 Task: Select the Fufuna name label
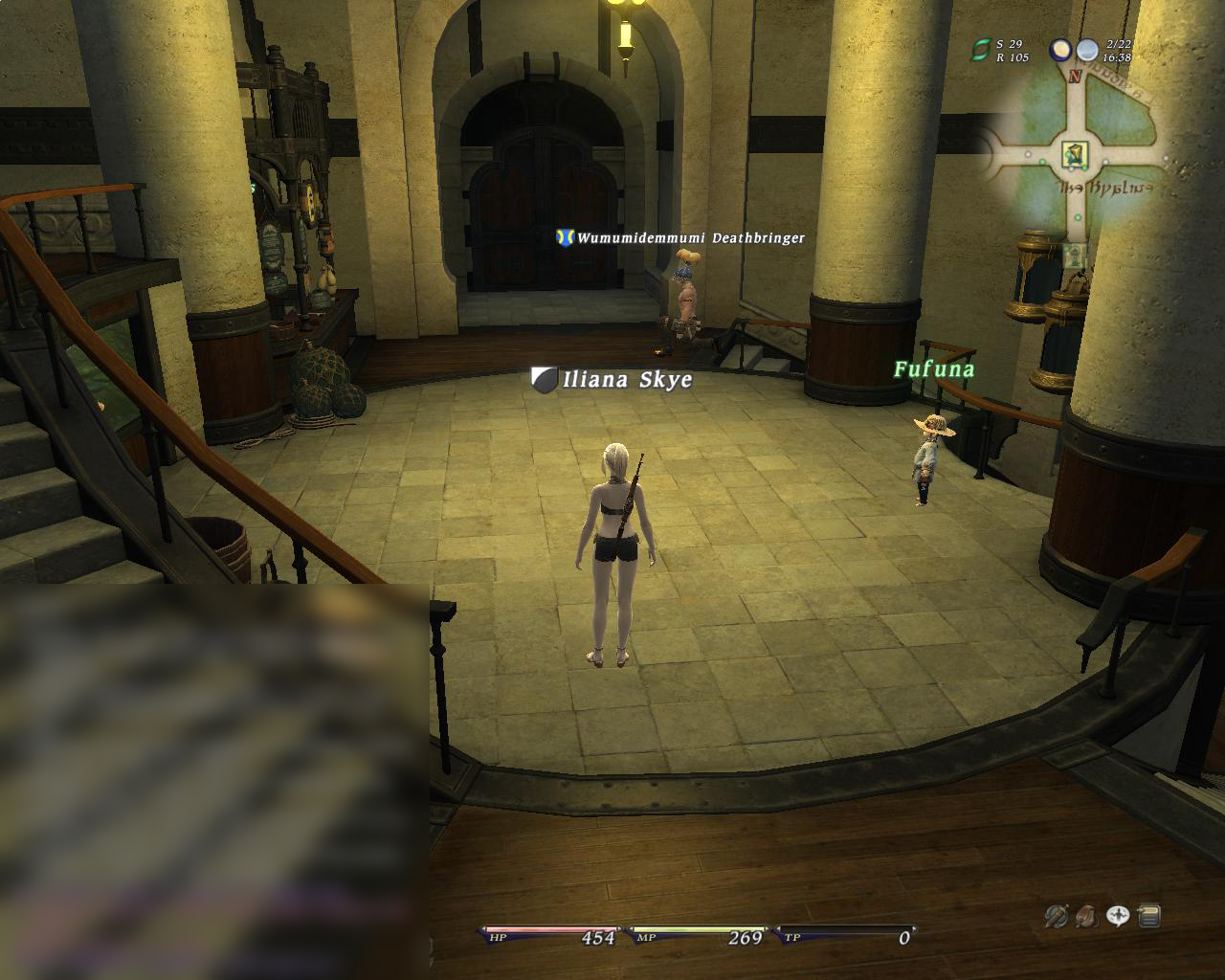934,369
